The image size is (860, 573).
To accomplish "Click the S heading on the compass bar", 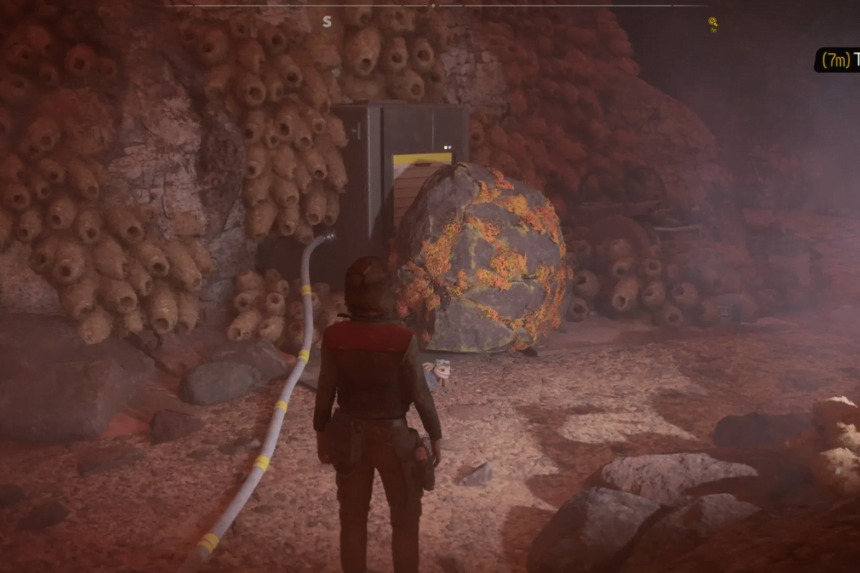I will [327, 21].
